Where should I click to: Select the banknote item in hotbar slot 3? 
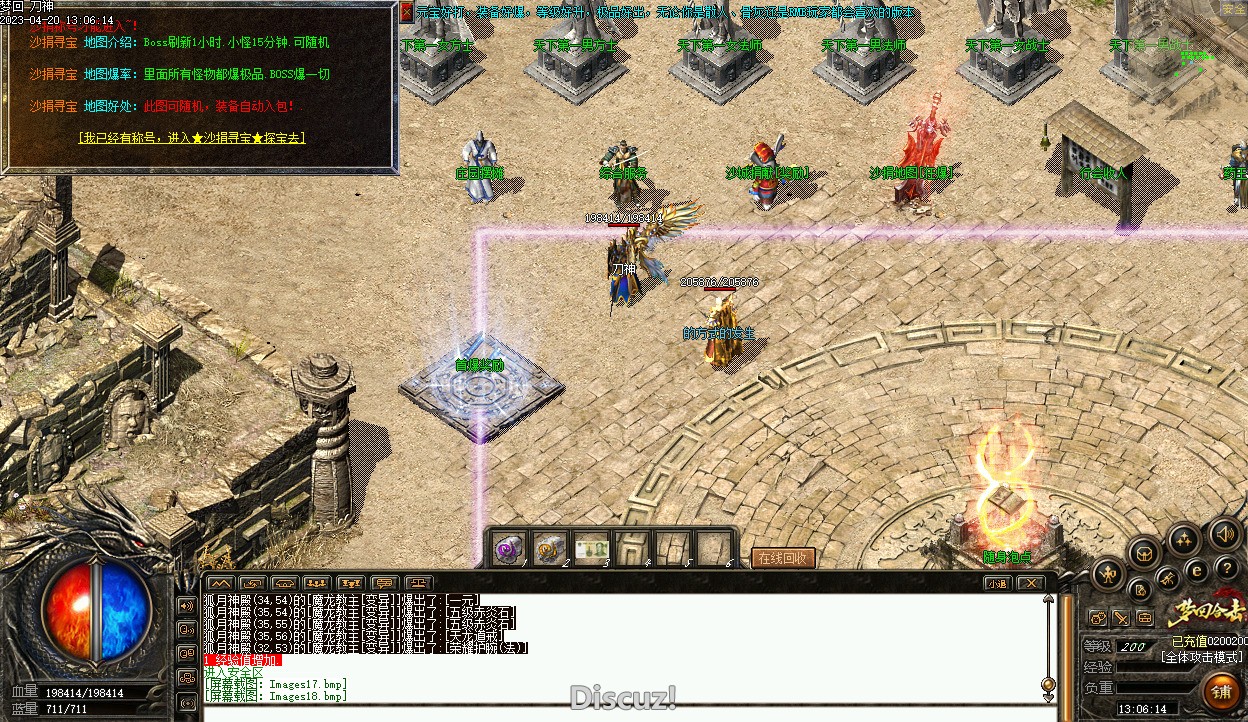(592, 549)
